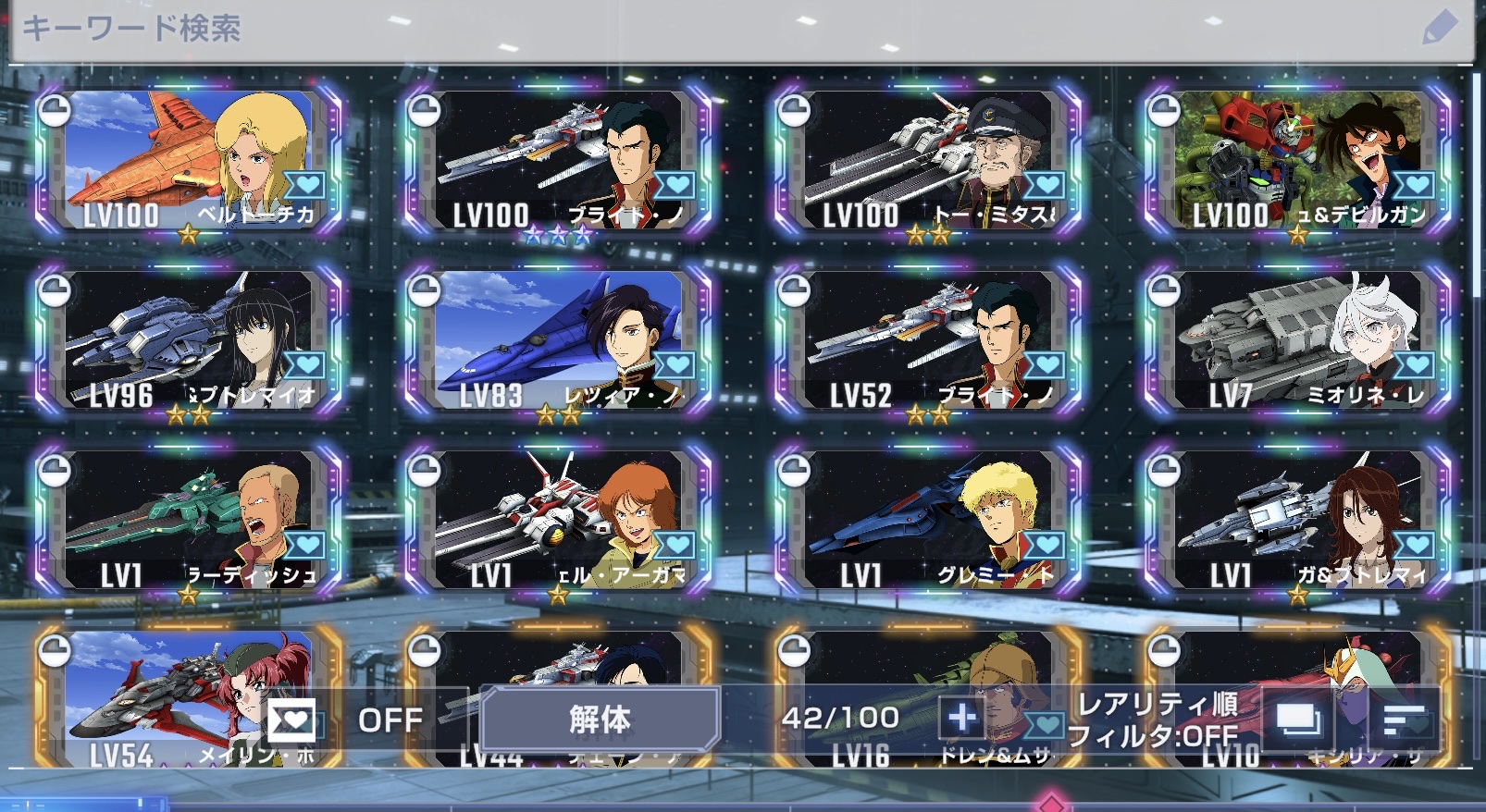Pick the LV1 brown-haired woman プトレマイオス card

click(x=1297, y=522)
